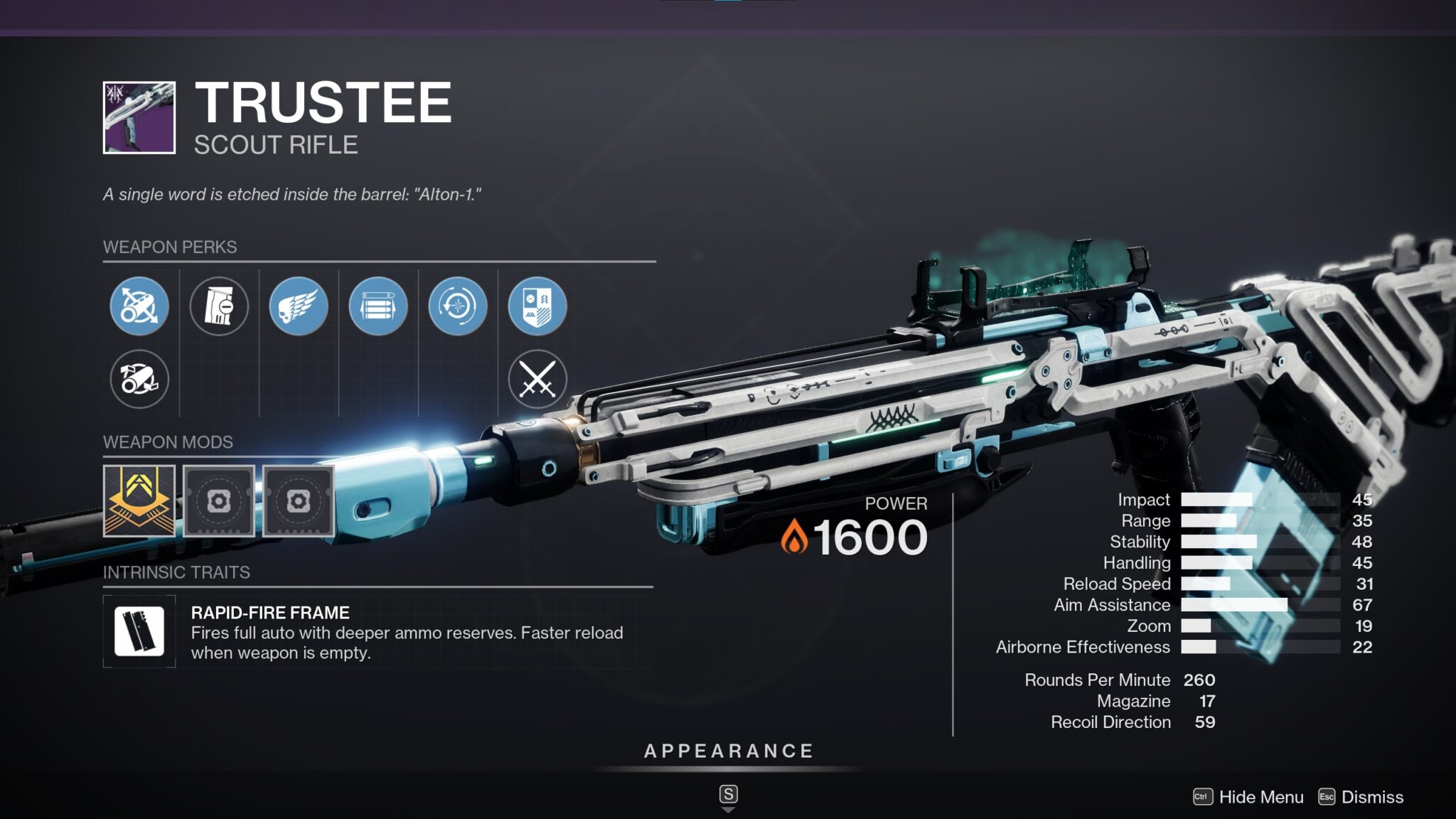Viewport: 1456px width, 819px height.
Task: Open the Appearance section
Action: pos(729,751)
